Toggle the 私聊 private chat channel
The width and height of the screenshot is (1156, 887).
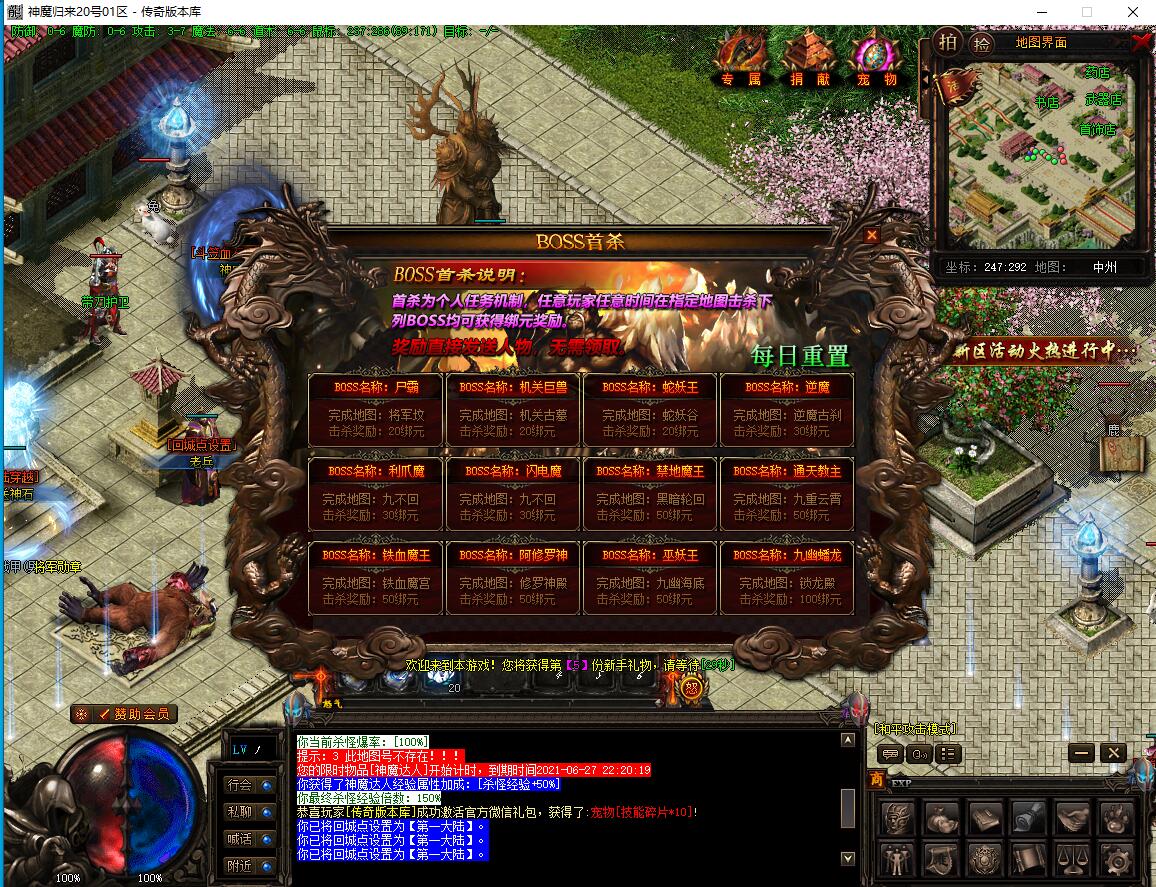(239, 812)
